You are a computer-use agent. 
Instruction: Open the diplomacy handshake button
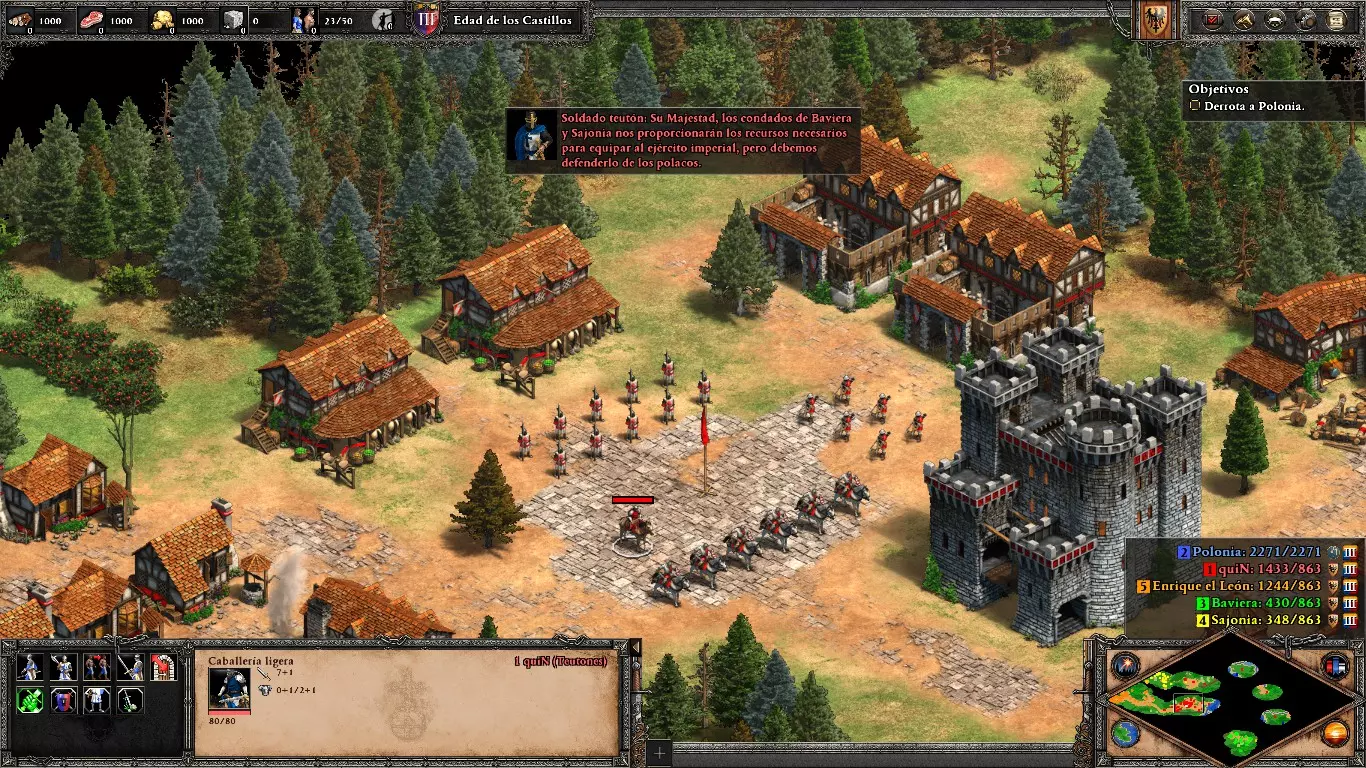pyautogui.click(x=1275, y=20)
